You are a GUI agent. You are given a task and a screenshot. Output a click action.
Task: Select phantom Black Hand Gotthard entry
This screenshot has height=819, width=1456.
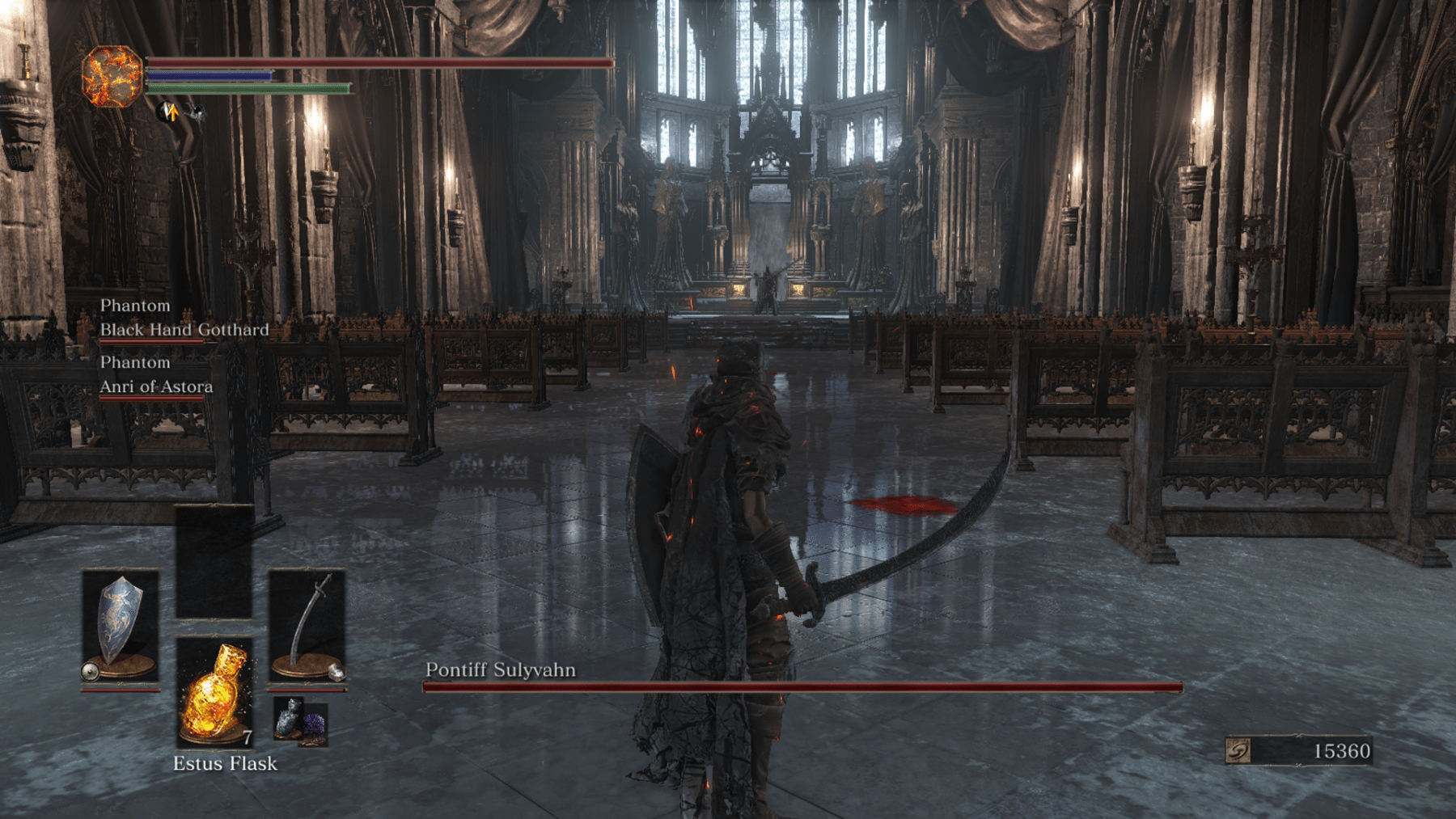point(184,330)
